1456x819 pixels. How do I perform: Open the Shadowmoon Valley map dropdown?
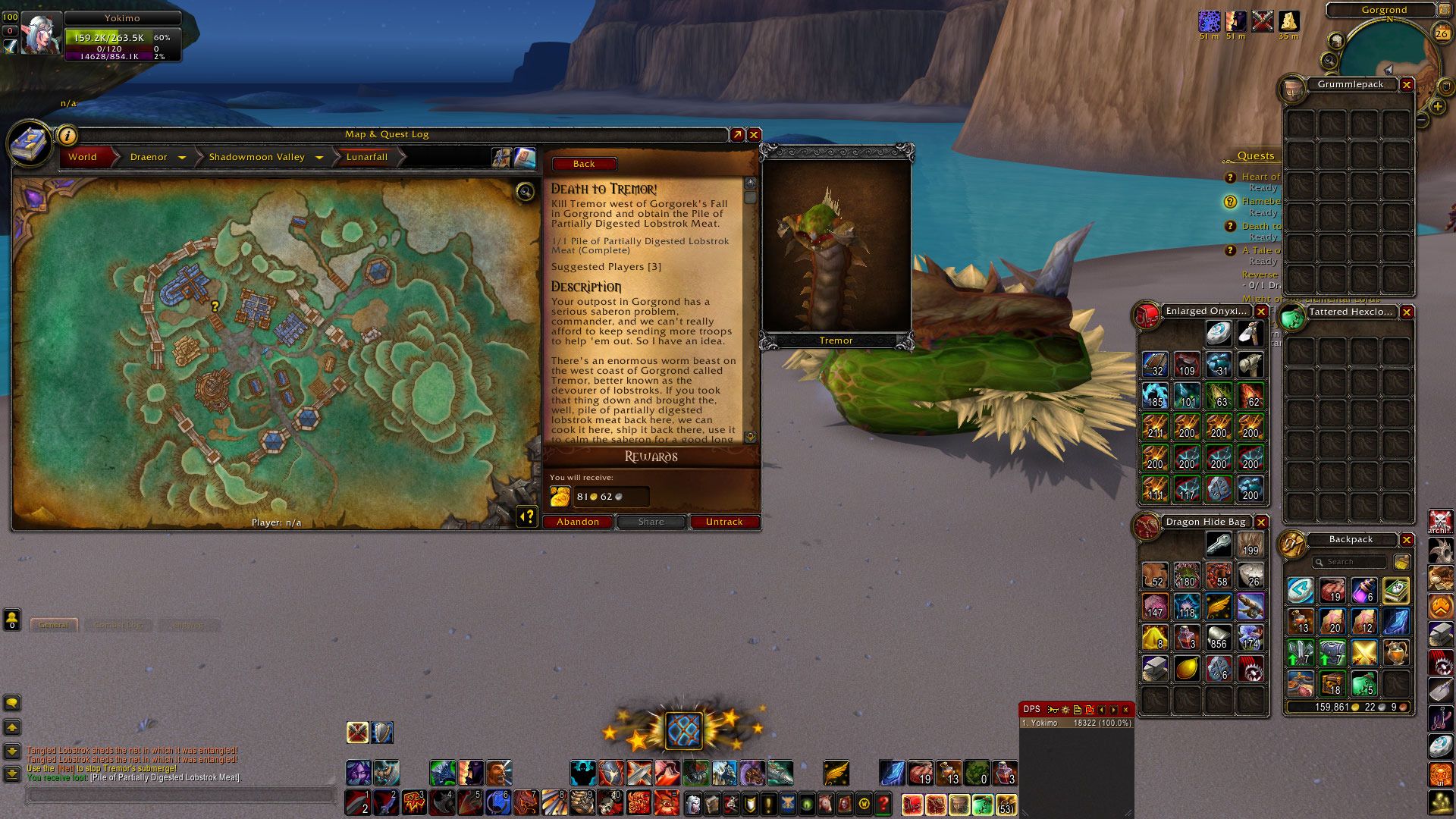(319, 158)
